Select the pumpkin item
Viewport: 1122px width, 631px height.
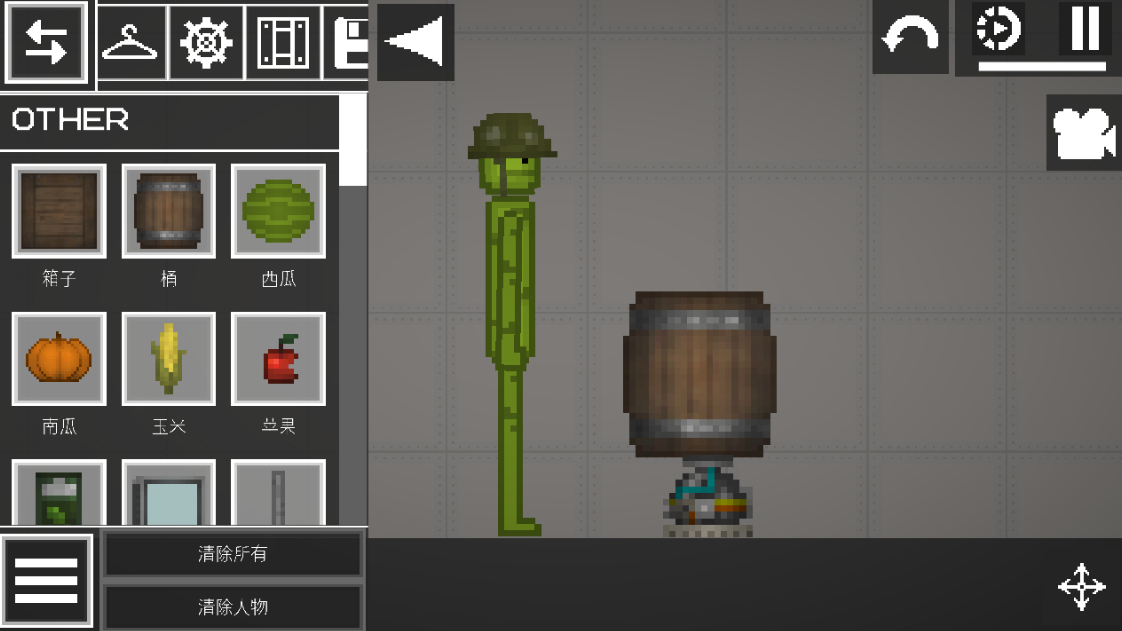tap(59, 359)
